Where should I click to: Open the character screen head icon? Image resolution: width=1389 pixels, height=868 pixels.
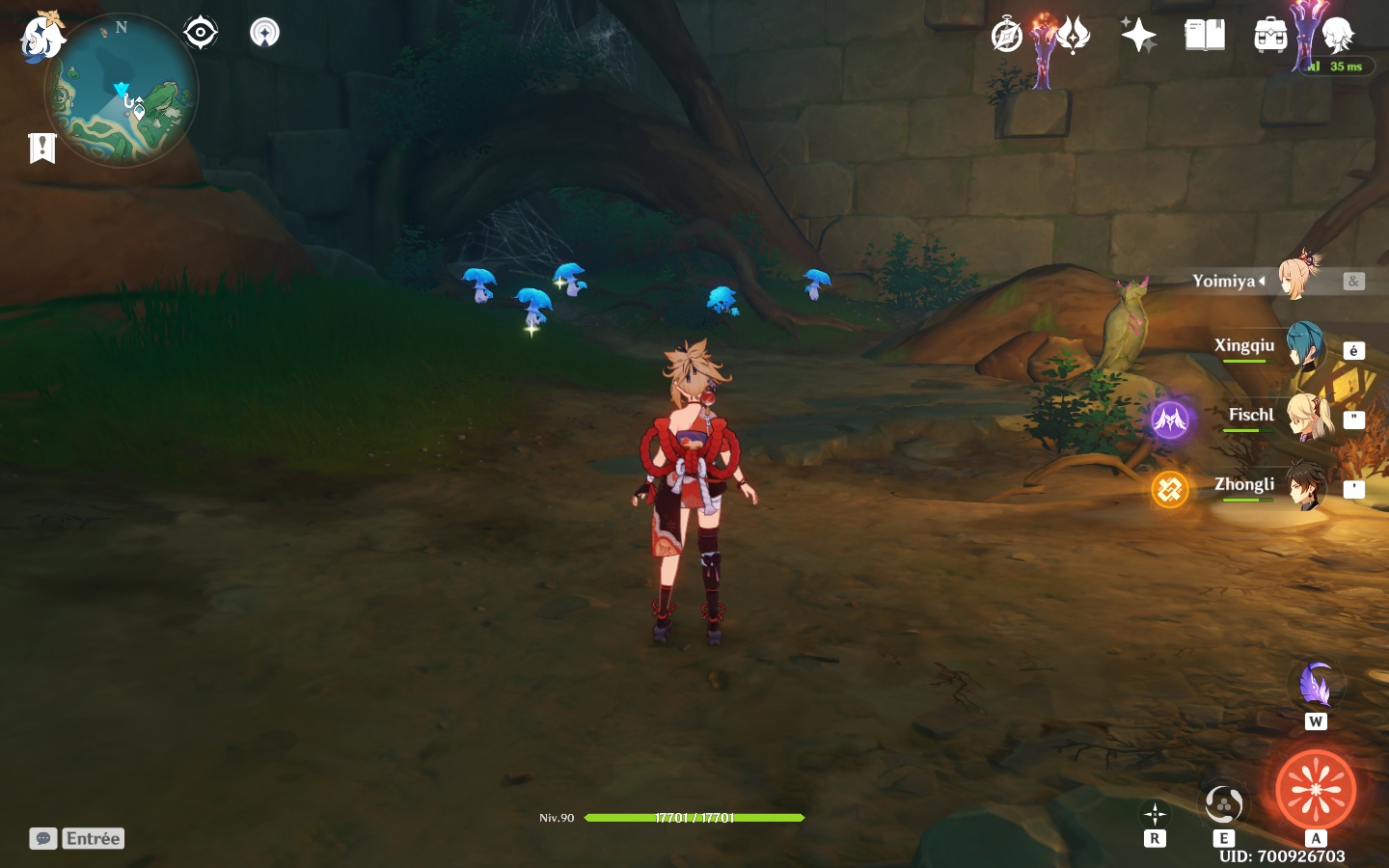1338,37
